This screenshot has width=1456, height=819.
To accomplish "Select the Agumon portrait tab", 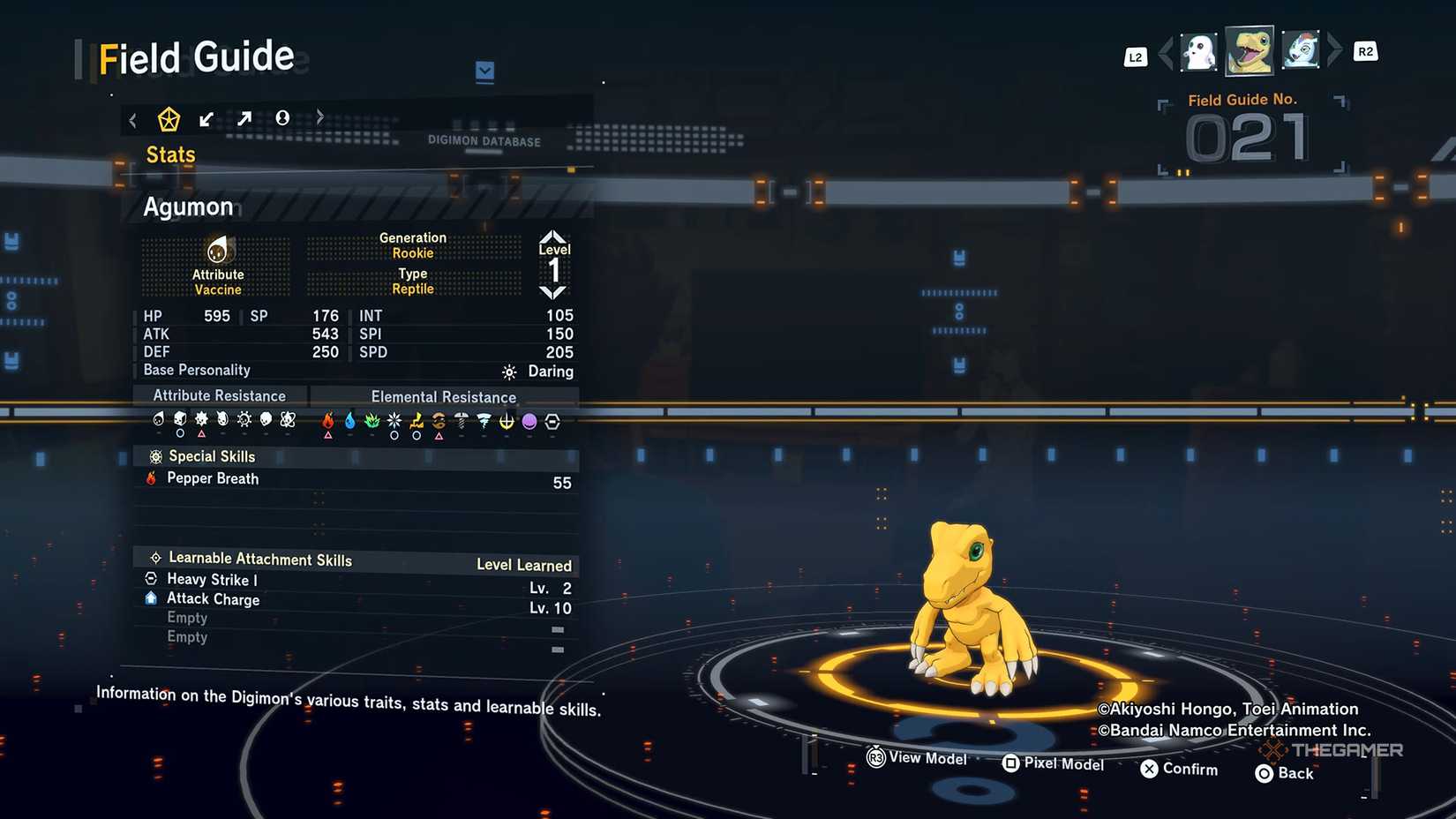I will pyautogui.click(x=1250, y=50).
